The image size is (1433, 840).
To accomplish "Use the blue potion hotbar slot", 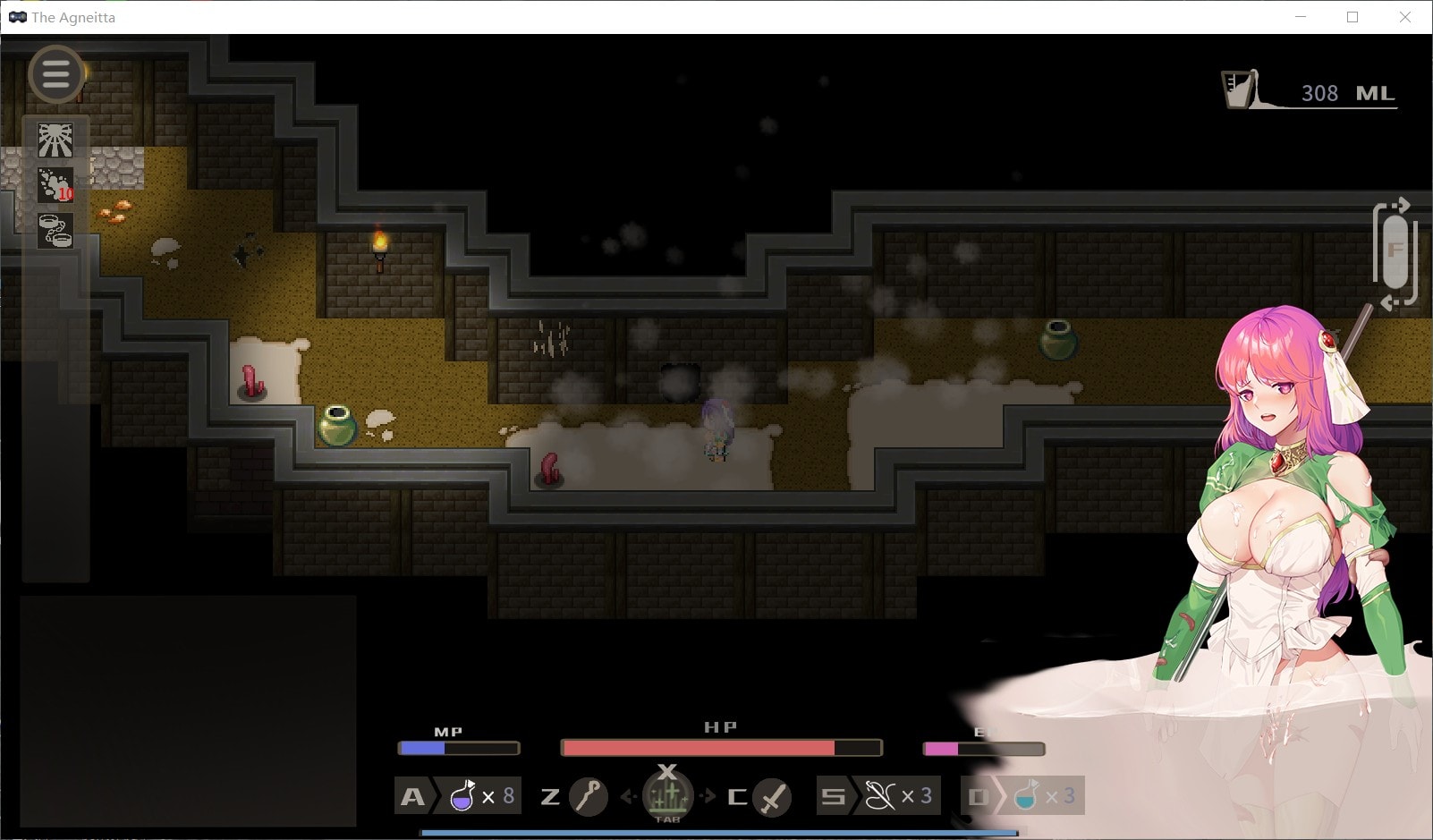I will pyautogui.click(x=1025, y=795).
